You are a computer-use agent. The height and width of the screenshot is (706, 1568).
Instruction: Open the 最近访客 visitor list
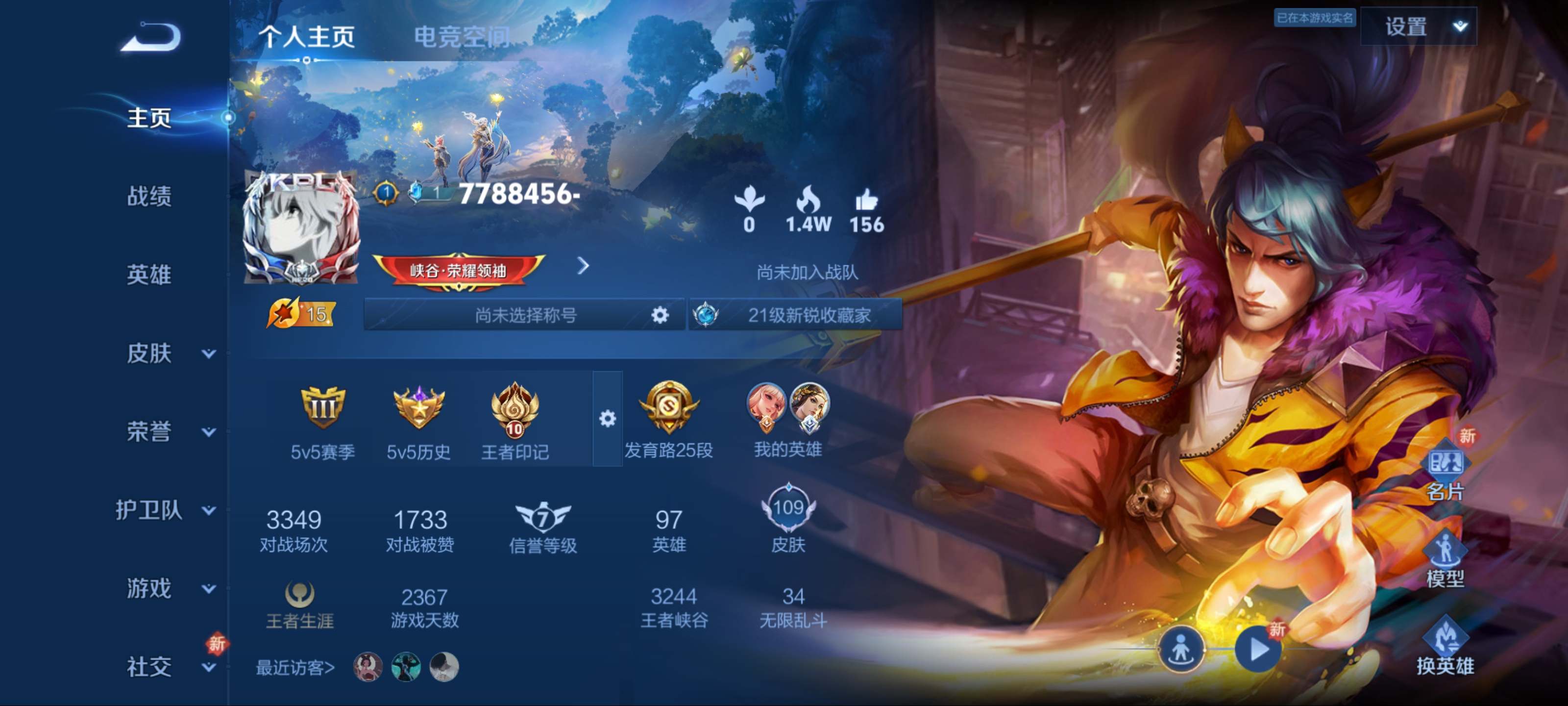point(295,668)
